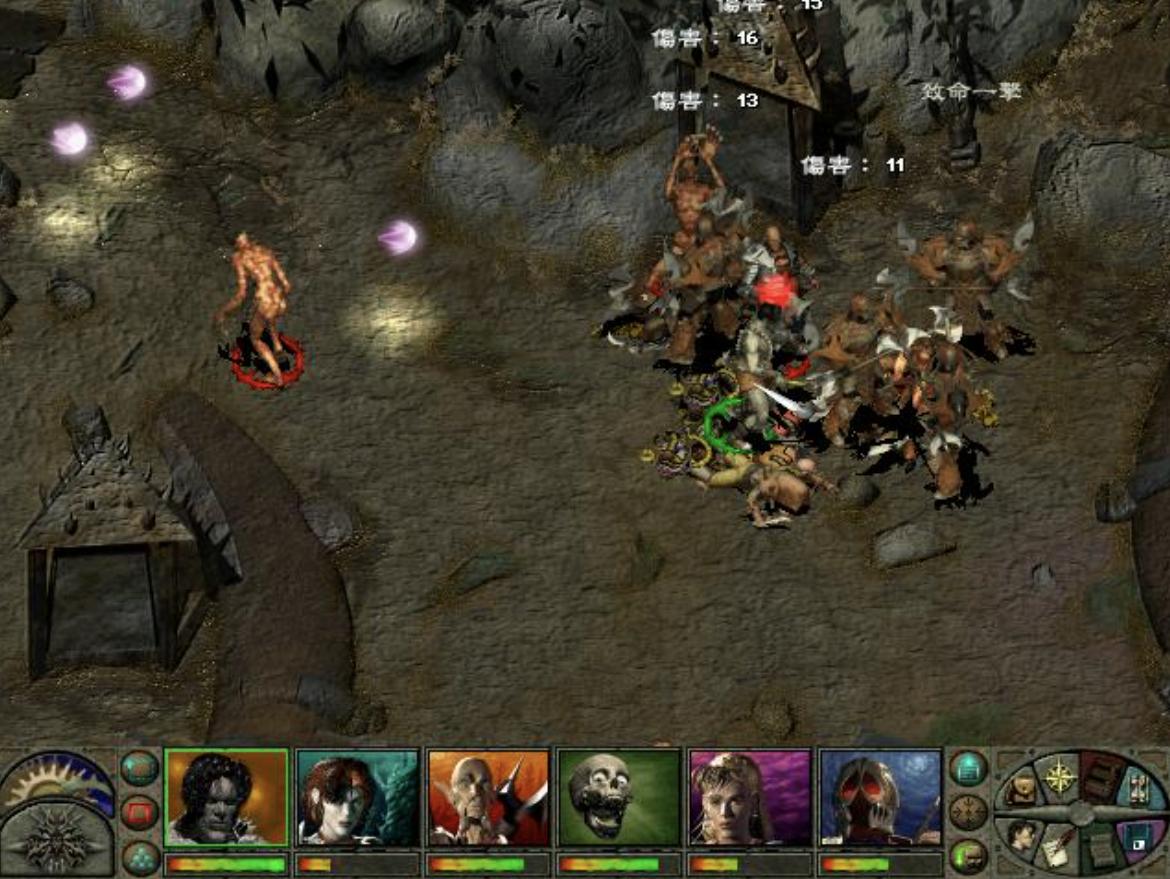The height and width of the screenshot is (879, 1170).
Task: Click the green glowing round button
Action: (968, 856)
